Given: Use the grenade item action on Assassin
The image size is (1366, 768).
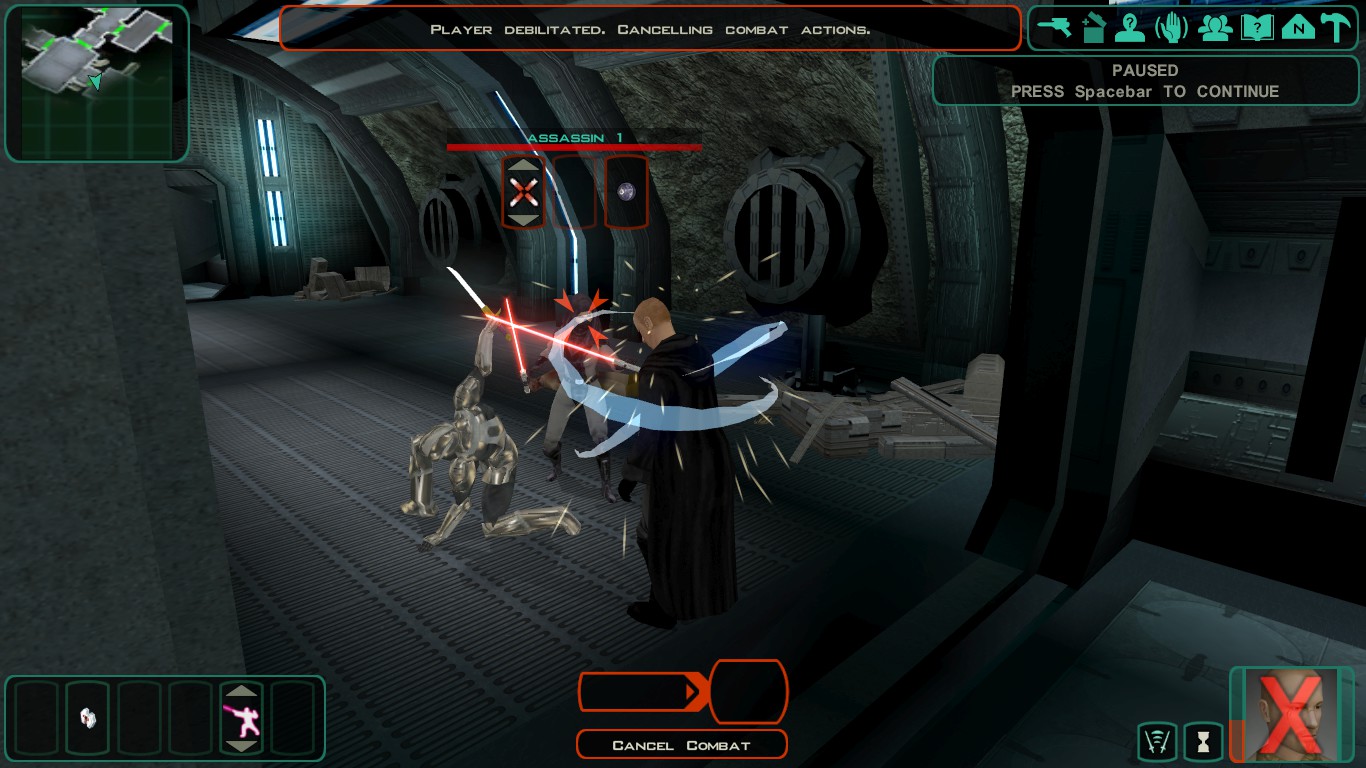Looking at the screenshot, I should 626,191.
